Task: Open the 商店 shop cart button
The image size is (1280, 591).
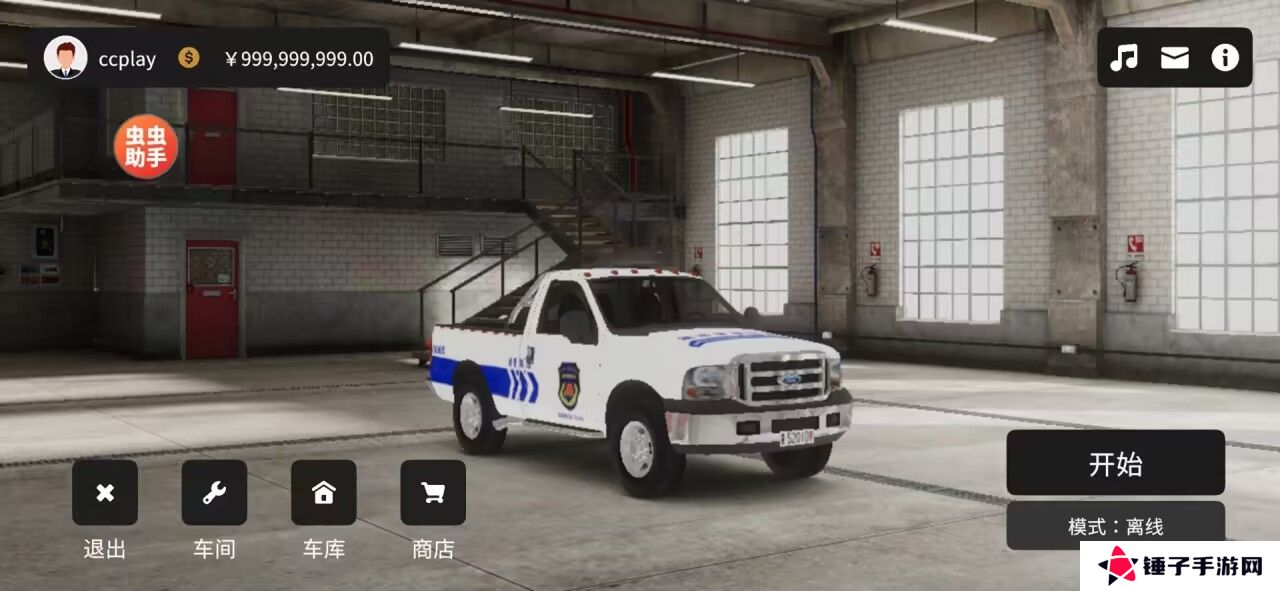Action: 433,493
